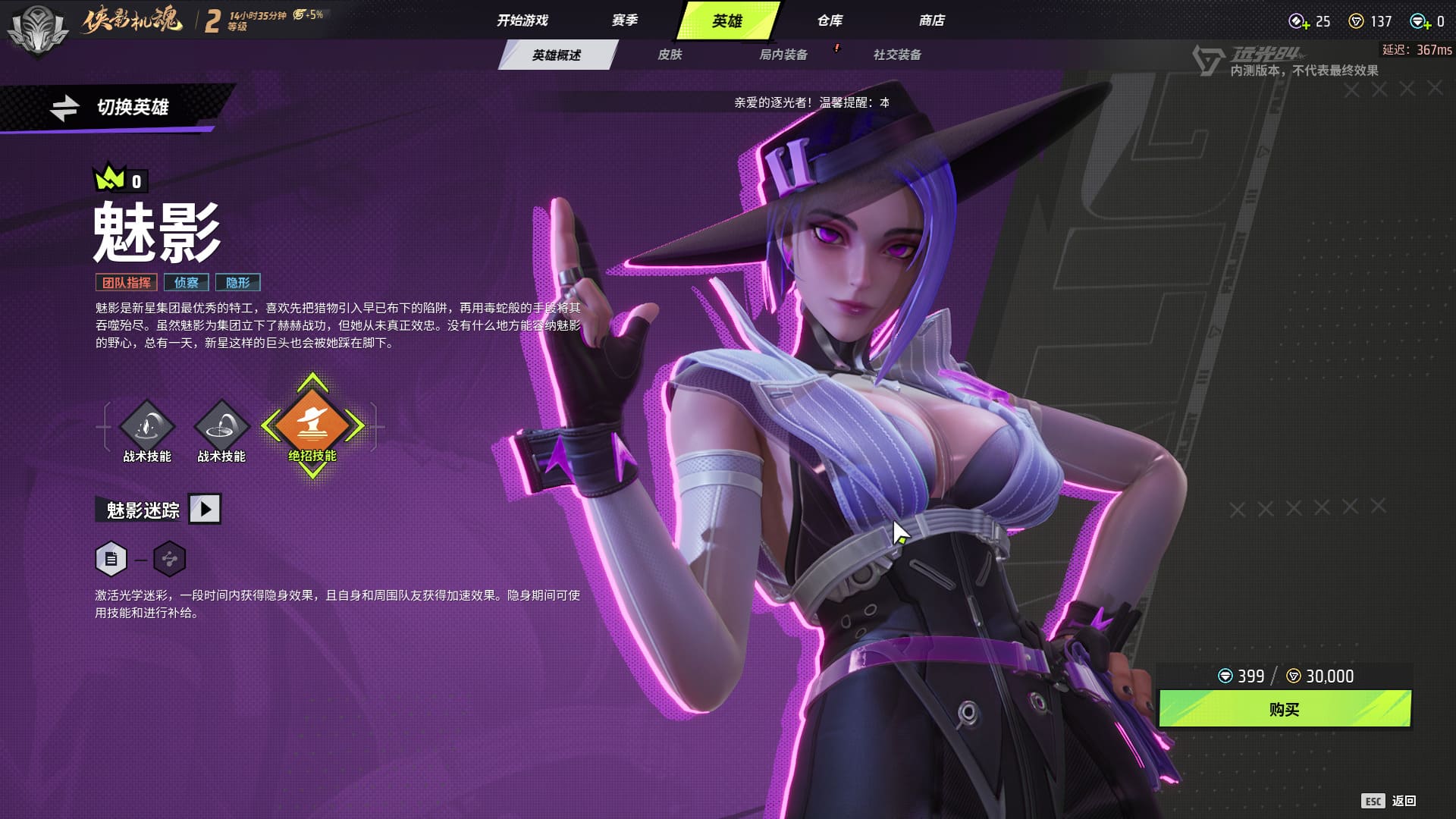The image size is (1456, 819).
Task: Open the 仓库 warehouse tab
Action: point(830,20)
